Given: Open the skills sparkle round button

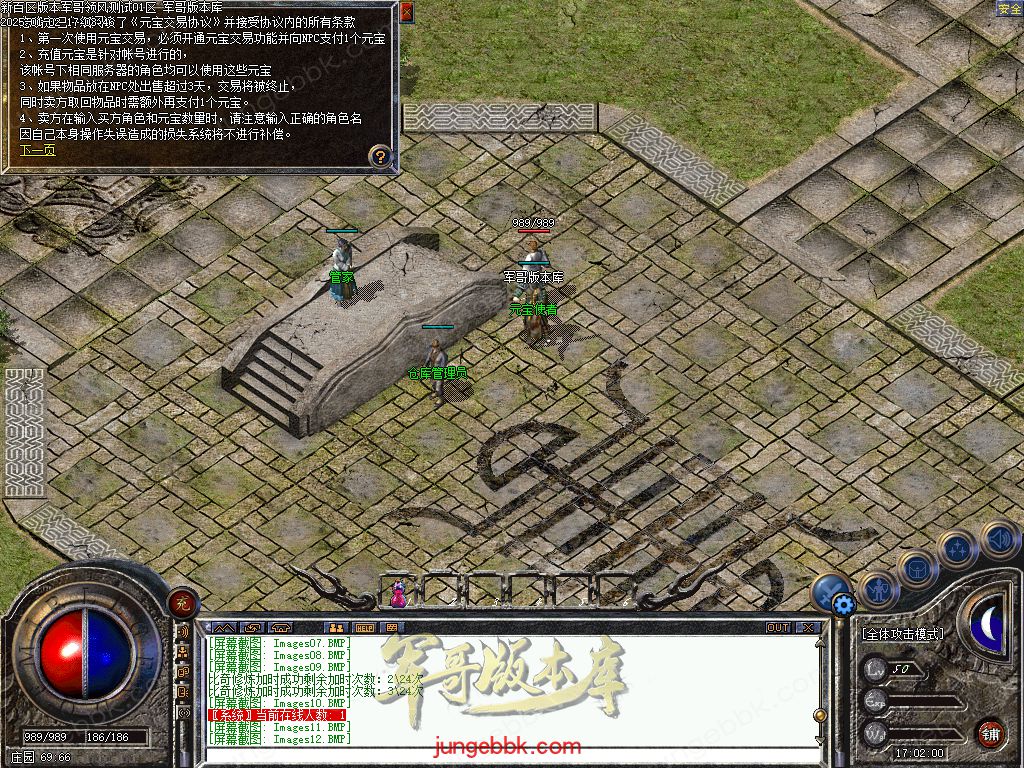Looking at the screenshot, I should tap(957, 549).
